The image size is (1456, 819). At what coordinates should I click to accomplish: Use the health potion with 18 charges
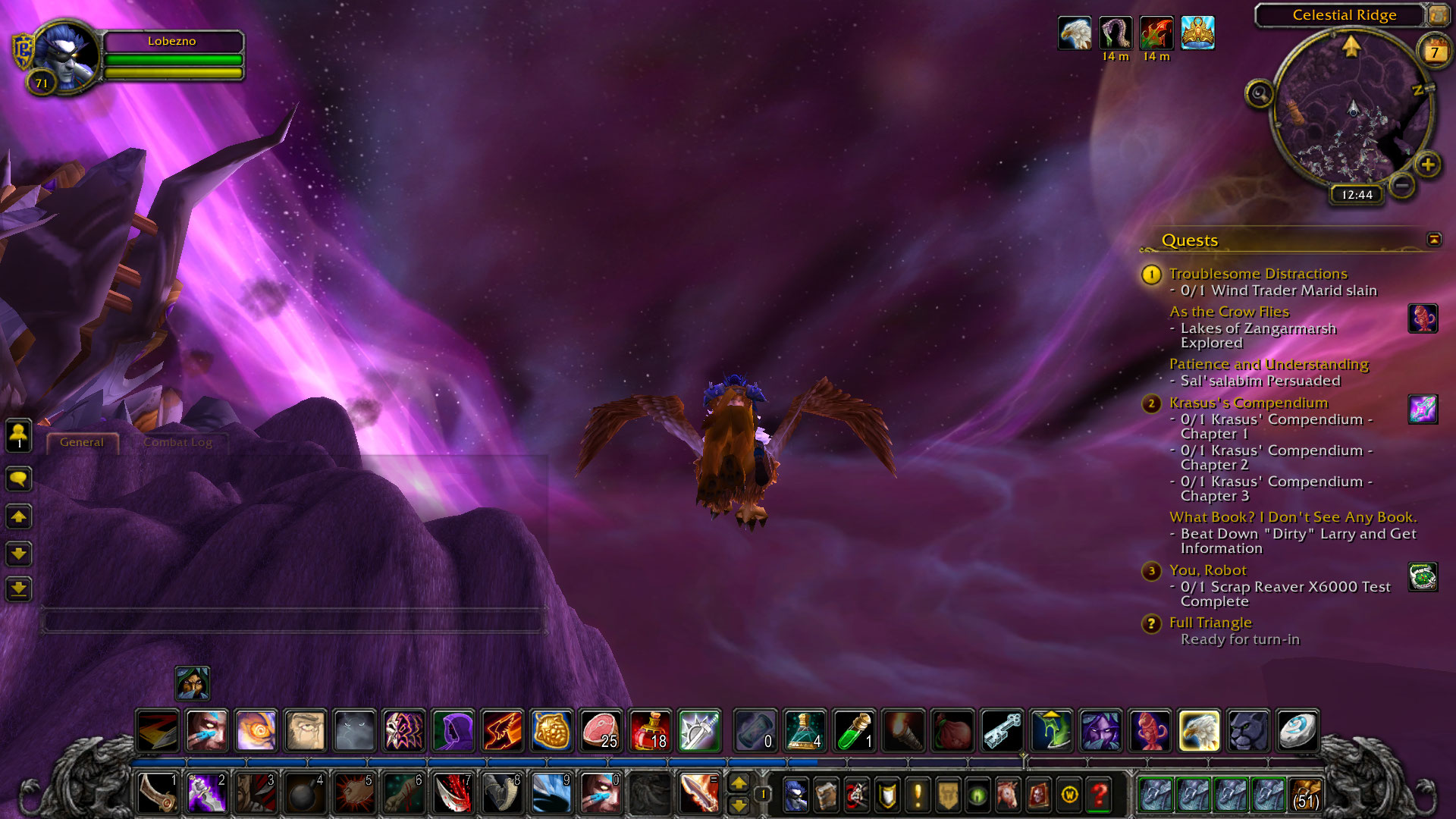pos(650,731)
